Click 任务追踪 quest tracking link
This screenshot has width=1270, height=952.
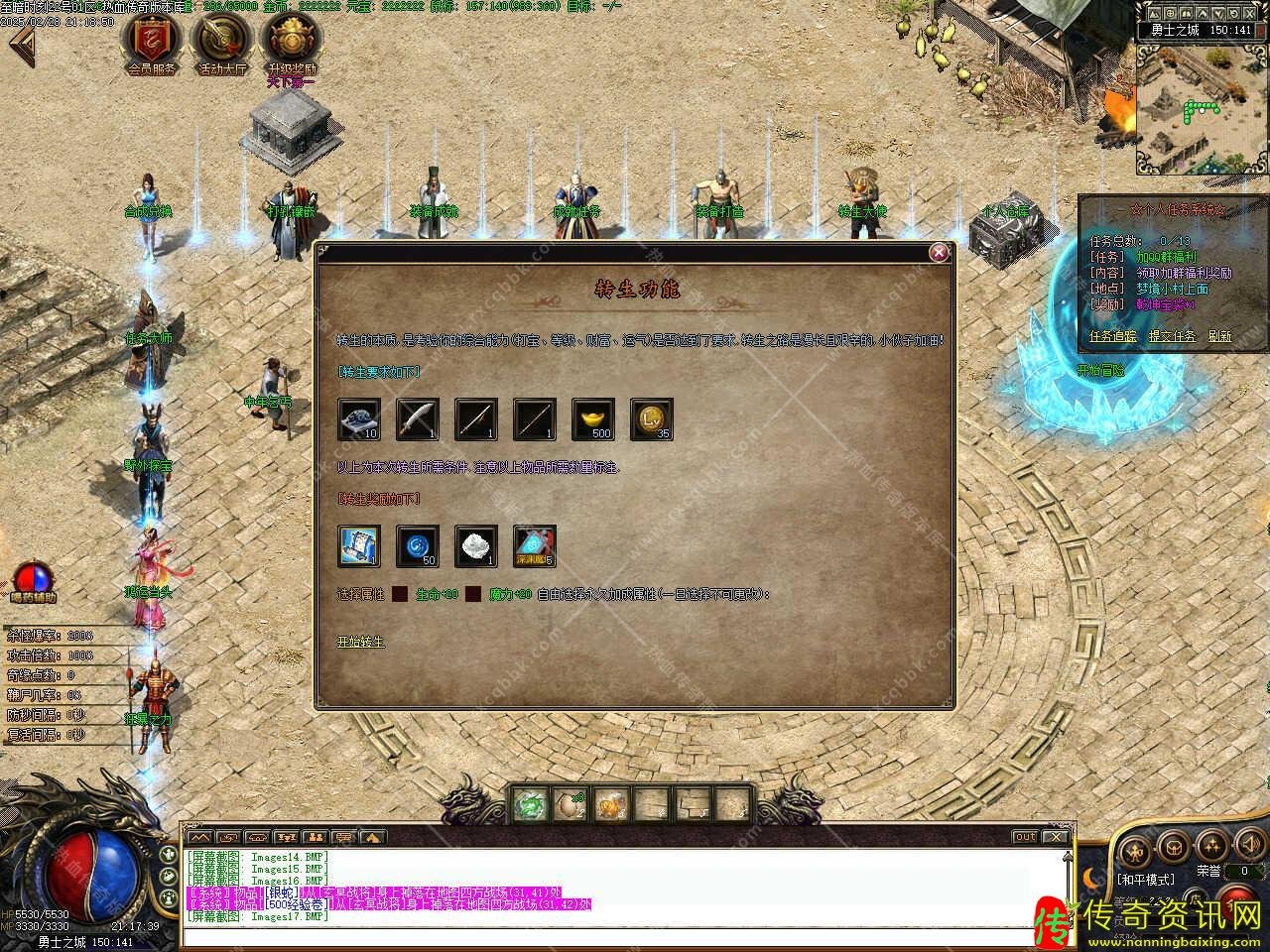click(1114, 336)
